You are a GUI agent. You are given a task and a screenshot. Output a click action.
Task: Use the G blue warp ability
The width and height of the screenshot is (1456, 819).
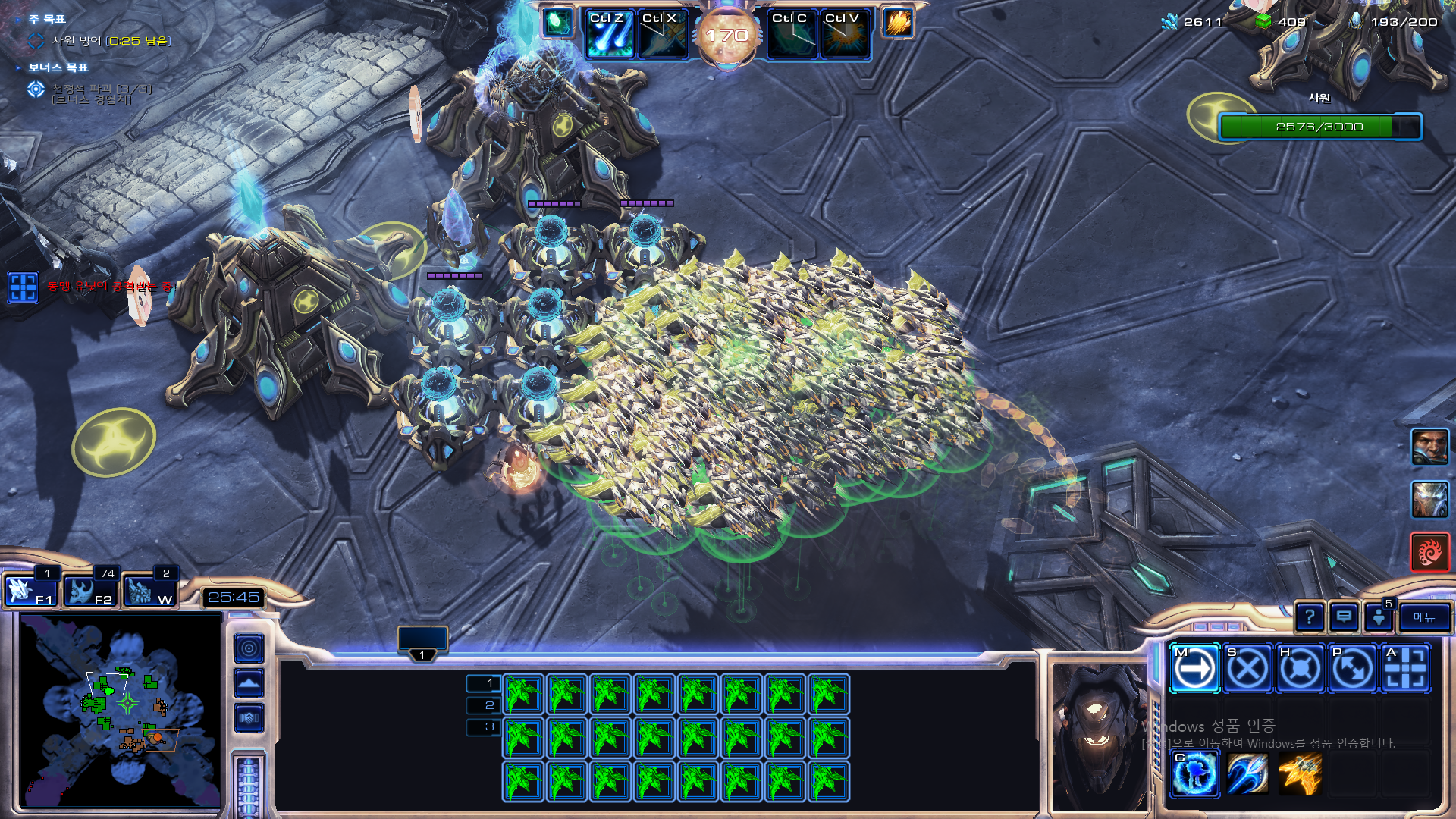(x=1194, y=774)
